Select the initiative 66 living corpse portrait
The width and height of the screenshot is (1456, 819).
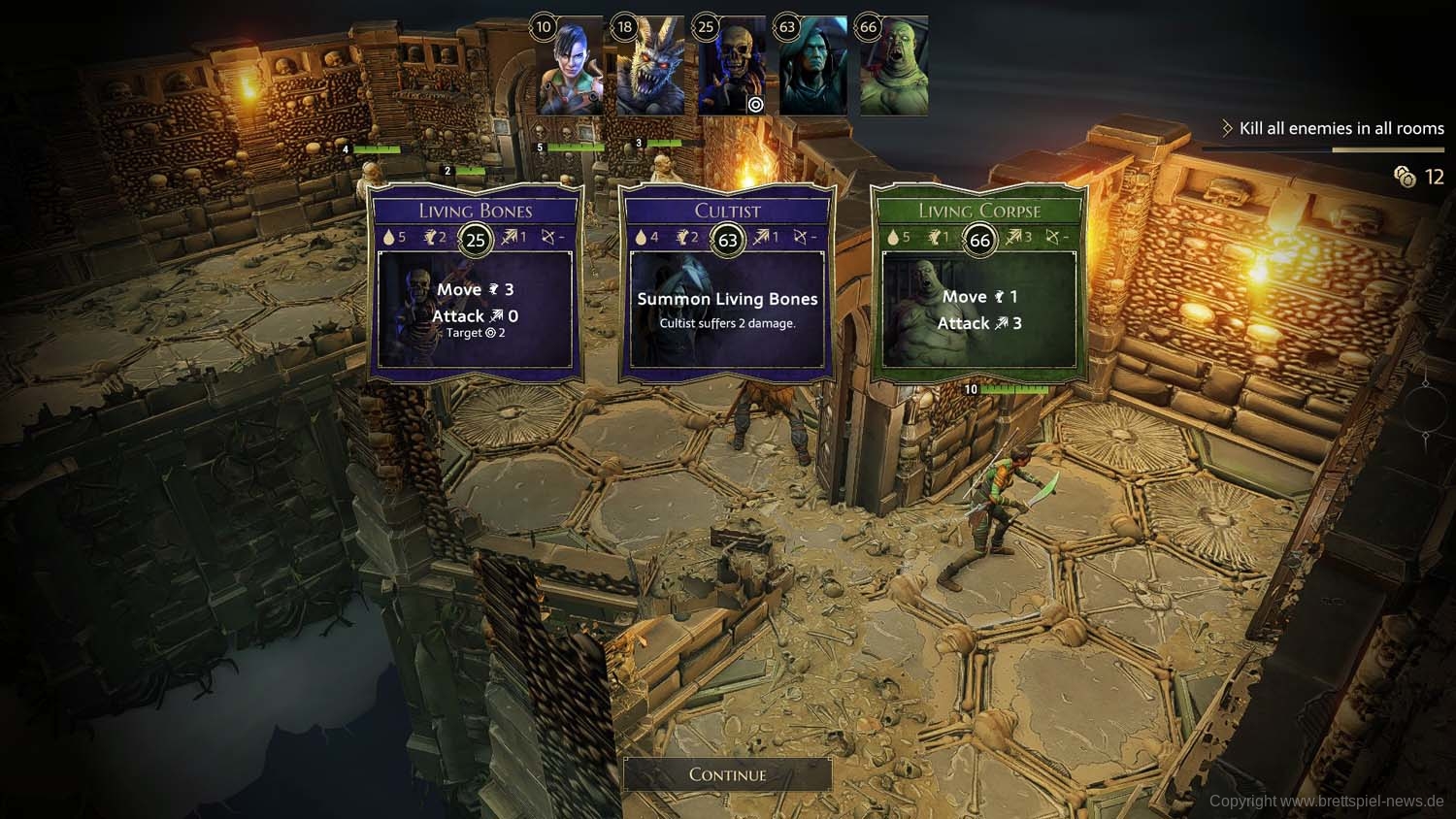(x=894, y=68)
